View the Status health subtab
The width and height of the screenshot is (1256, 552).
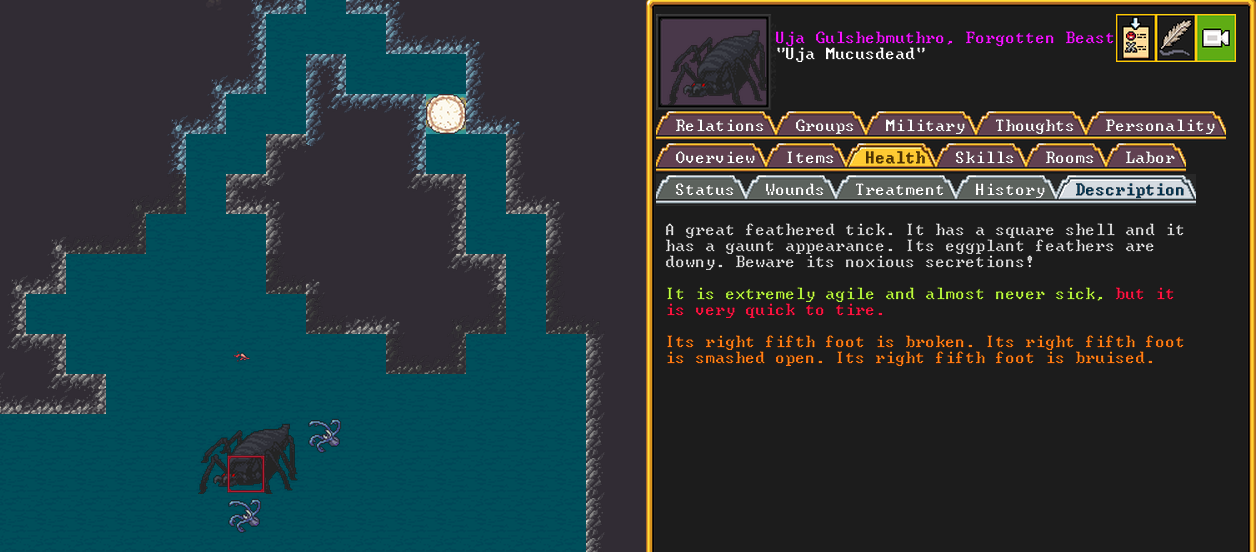click(703, 189)
